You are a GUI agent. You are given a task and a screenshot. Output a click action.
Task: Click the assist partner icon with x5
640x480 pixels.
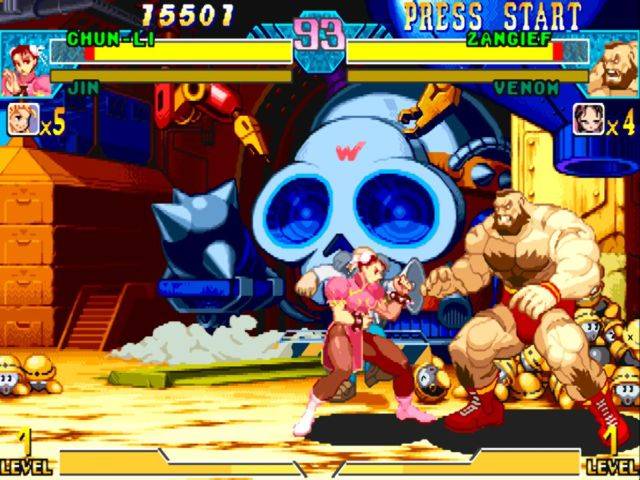(x=22, y=121)
